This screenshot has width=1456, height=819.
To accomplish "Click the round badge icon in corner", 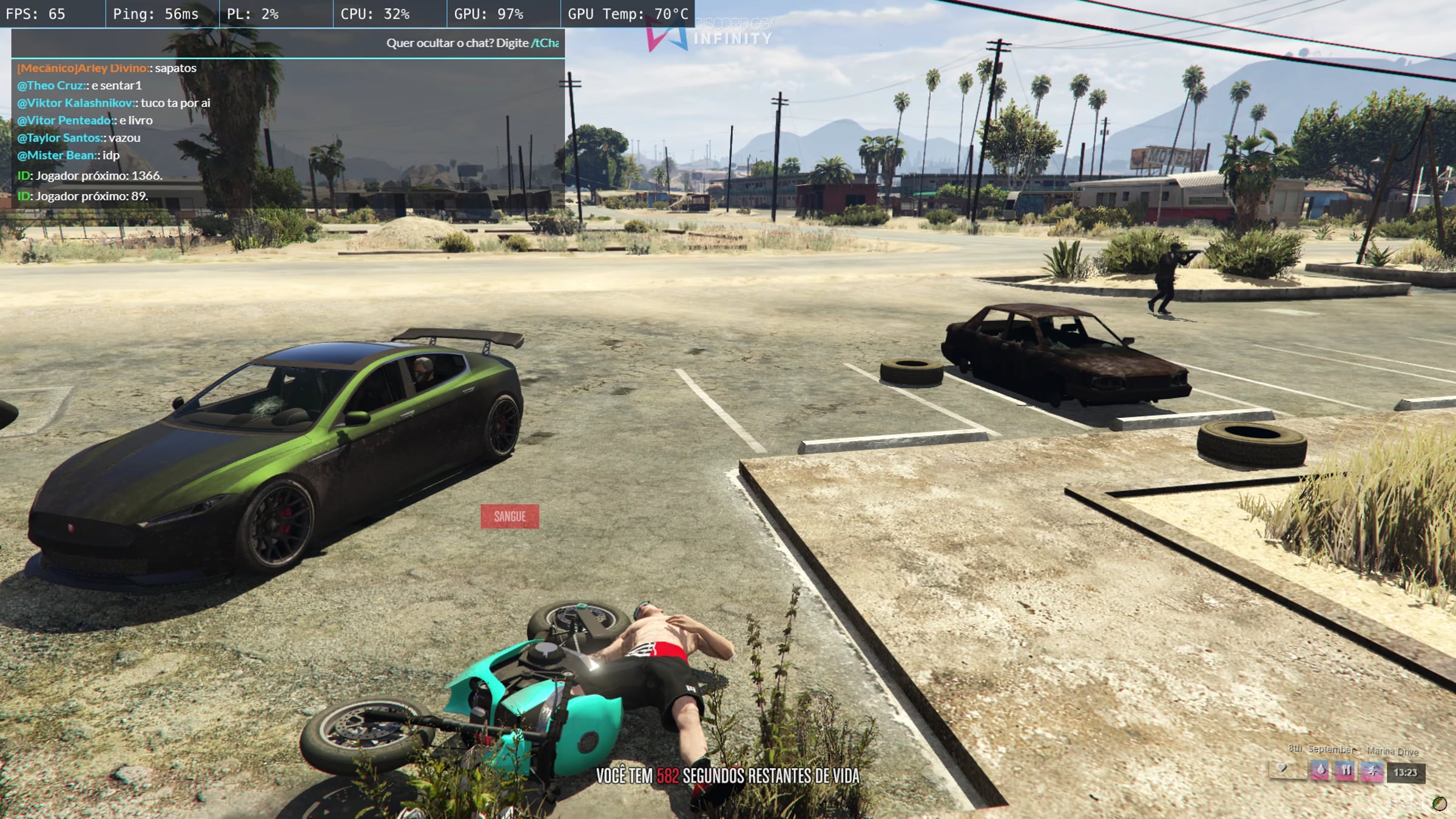I will tap(1438, 803).
